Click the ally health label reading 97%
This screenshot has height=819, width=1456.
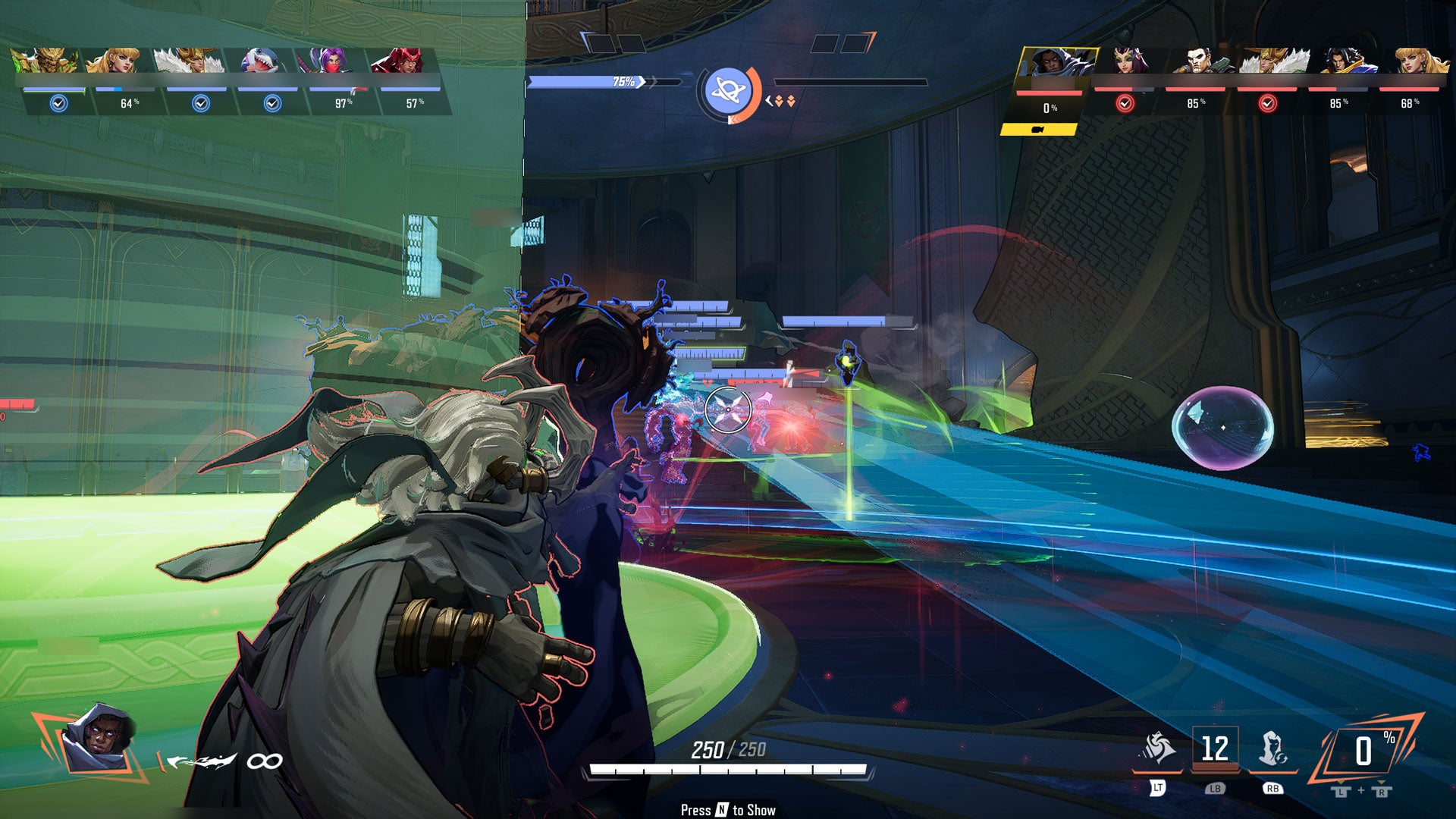tap(343, 102)
